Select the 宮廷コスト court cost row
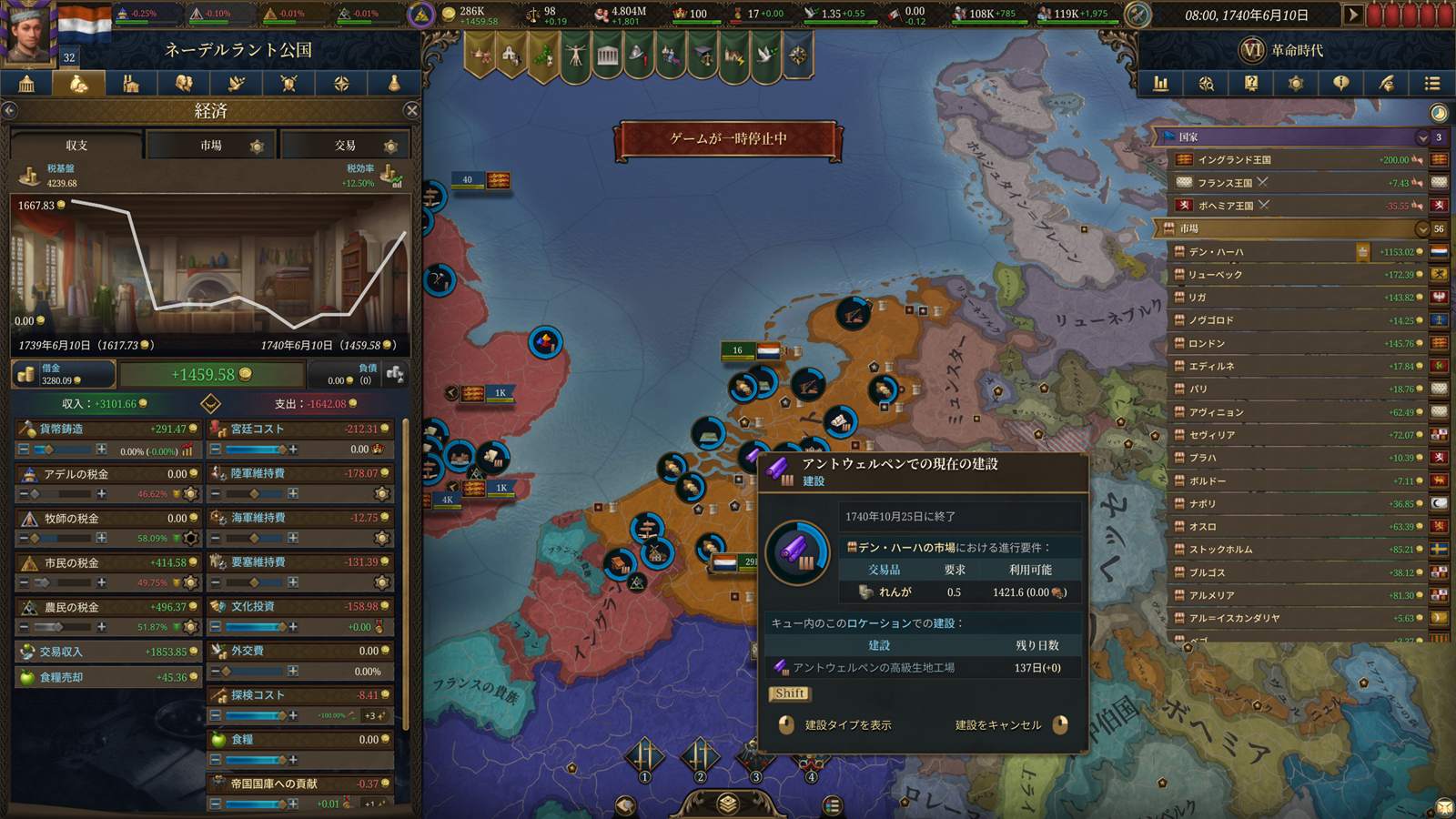The image size is (1456, 819). 300,429
